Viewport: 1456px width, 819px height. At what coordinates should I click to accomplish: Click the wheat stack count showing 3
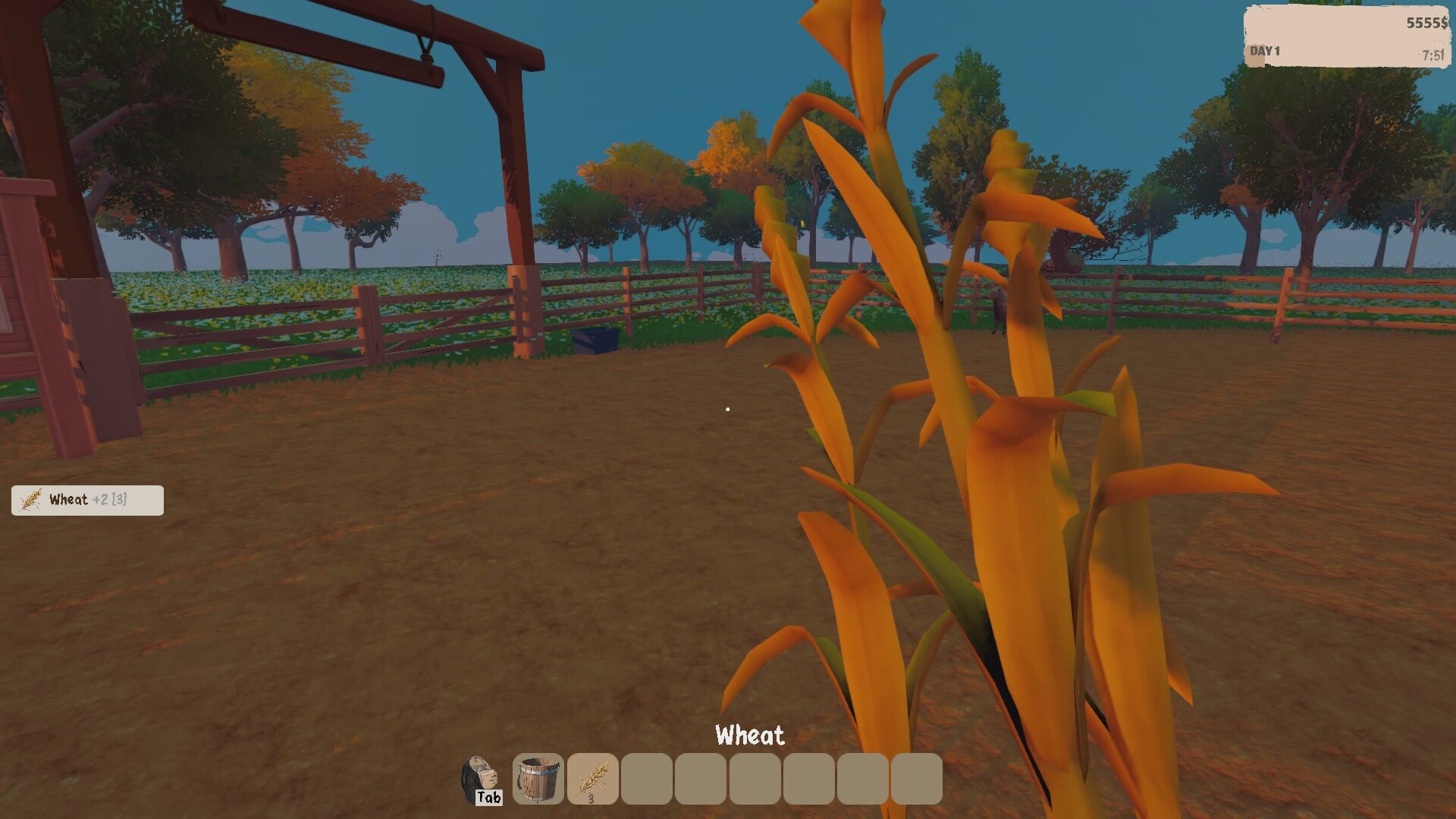point(592,799)
